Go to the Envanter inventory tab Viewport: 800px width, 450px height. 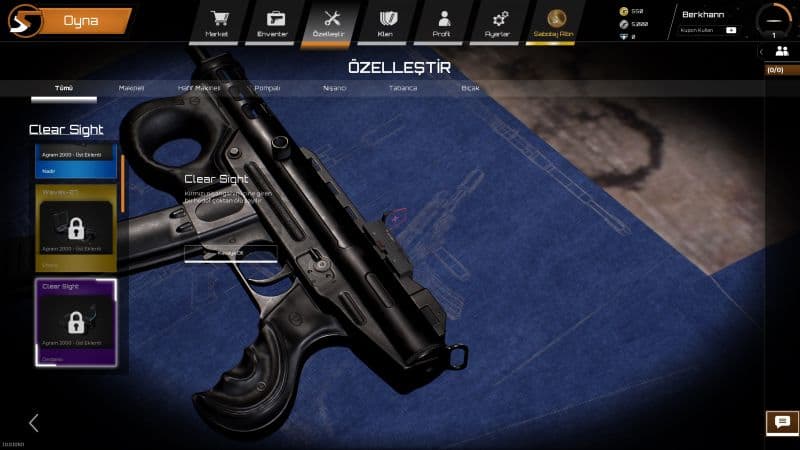click(x=273, y=21)
